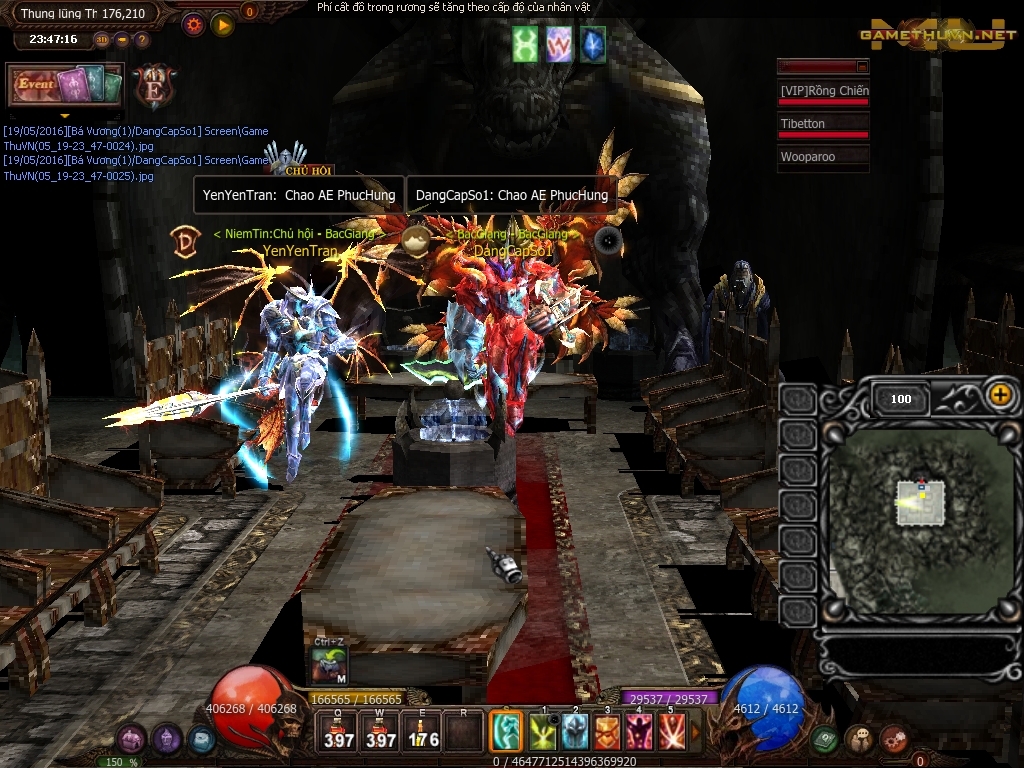The image size is (1024, 768).
Task: Open the orange gear settings button
Action: [x=193, y=24]
